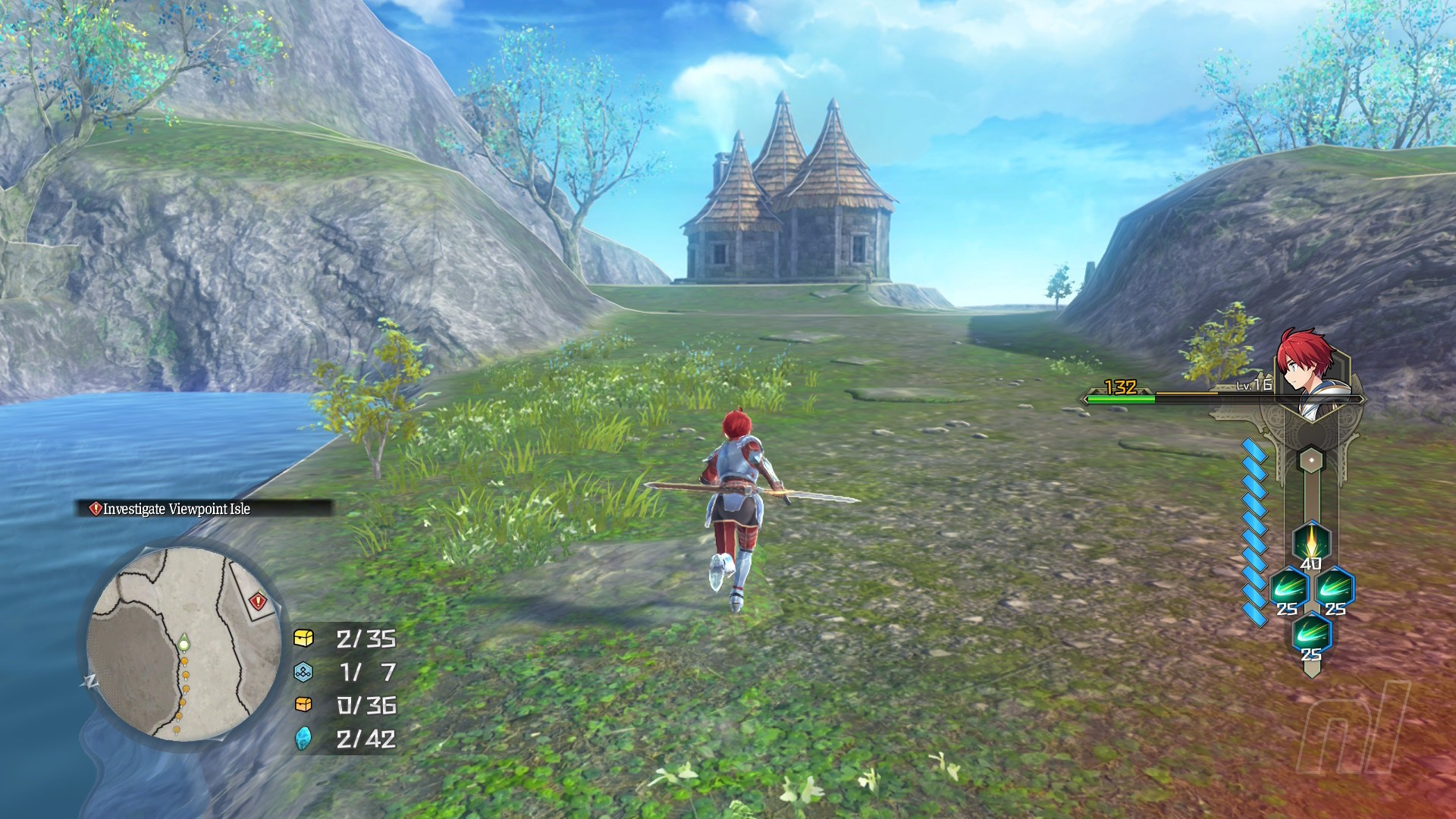Screen dimensions: 1456x819
Task: Activate the golden skill costing 40
Action: coord(1310,541)
